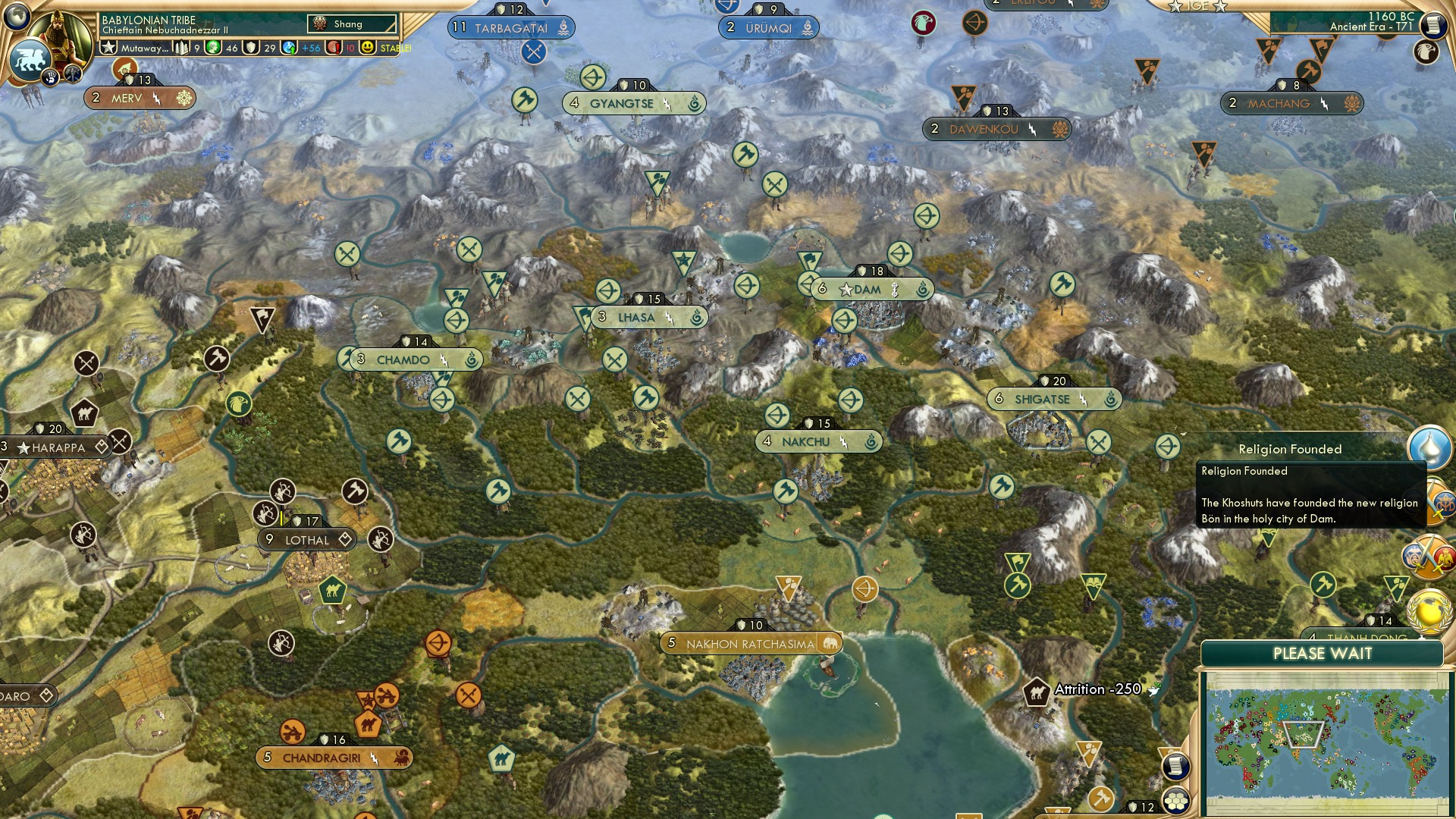
Task: Select the winged lion civilization emblem
Action: [30, 59]
